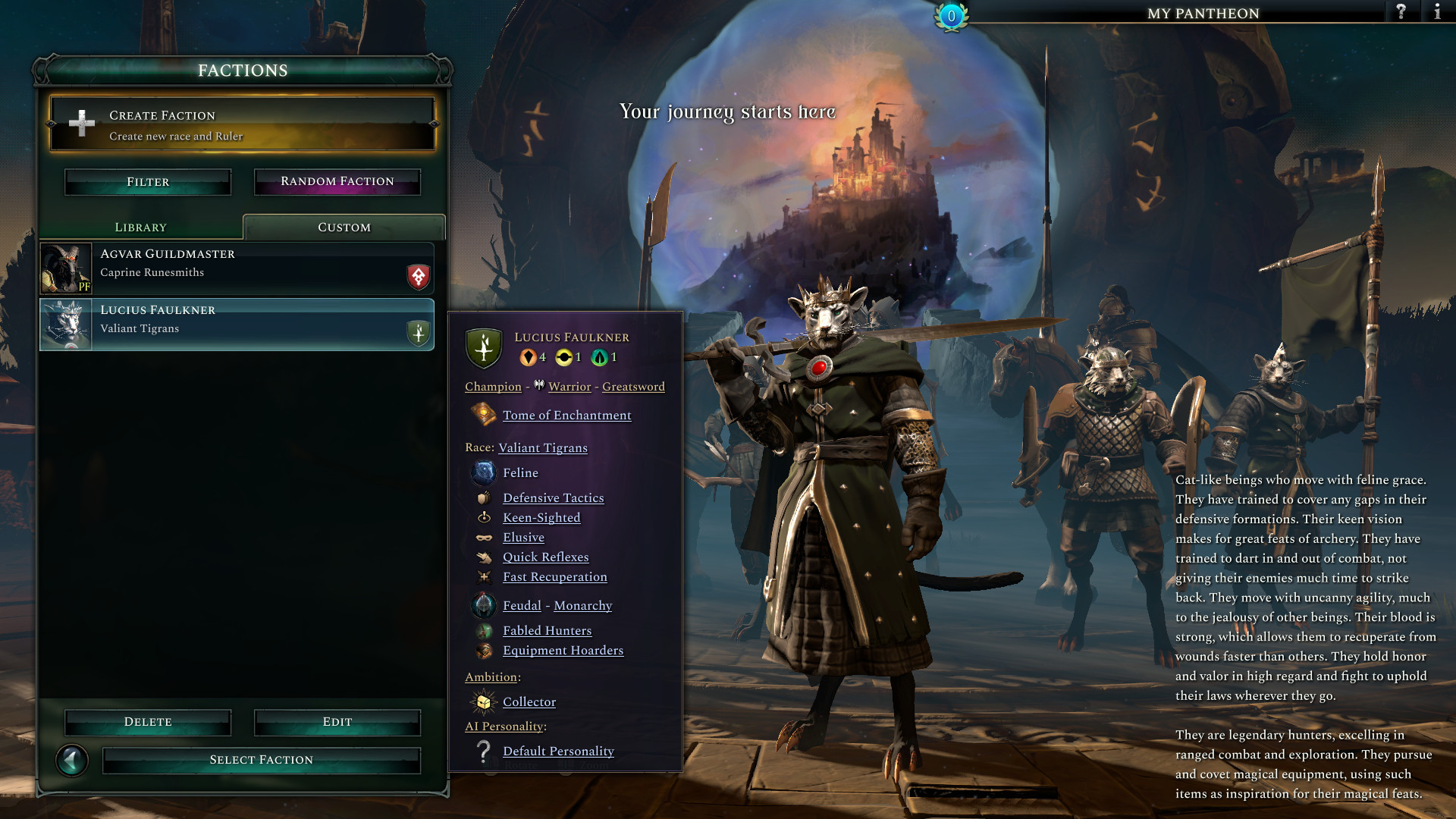Generate a Random Faction
The width and height of the screenshot is (1456, 819).
click(x=337, y=182)
